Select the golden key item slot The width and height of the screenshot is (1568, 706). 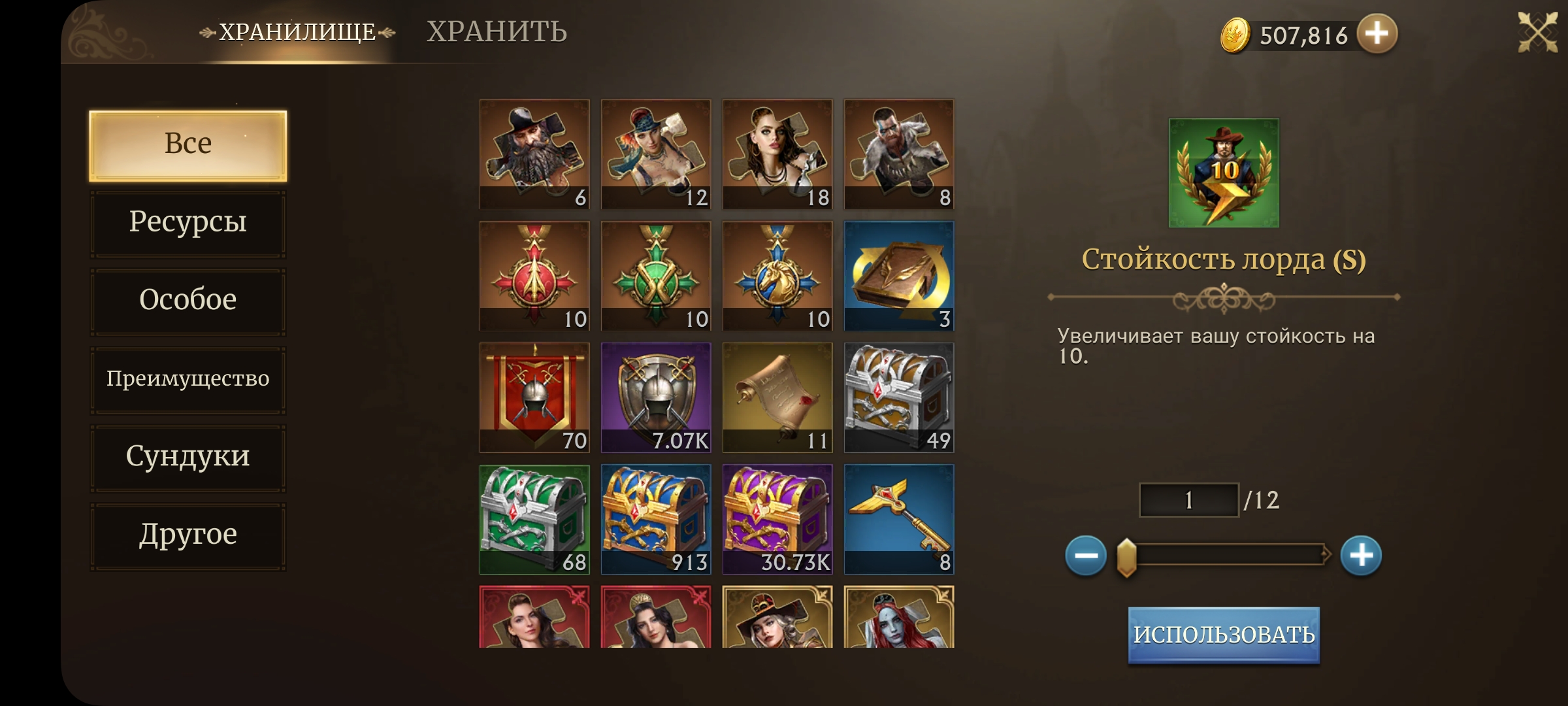899,519
